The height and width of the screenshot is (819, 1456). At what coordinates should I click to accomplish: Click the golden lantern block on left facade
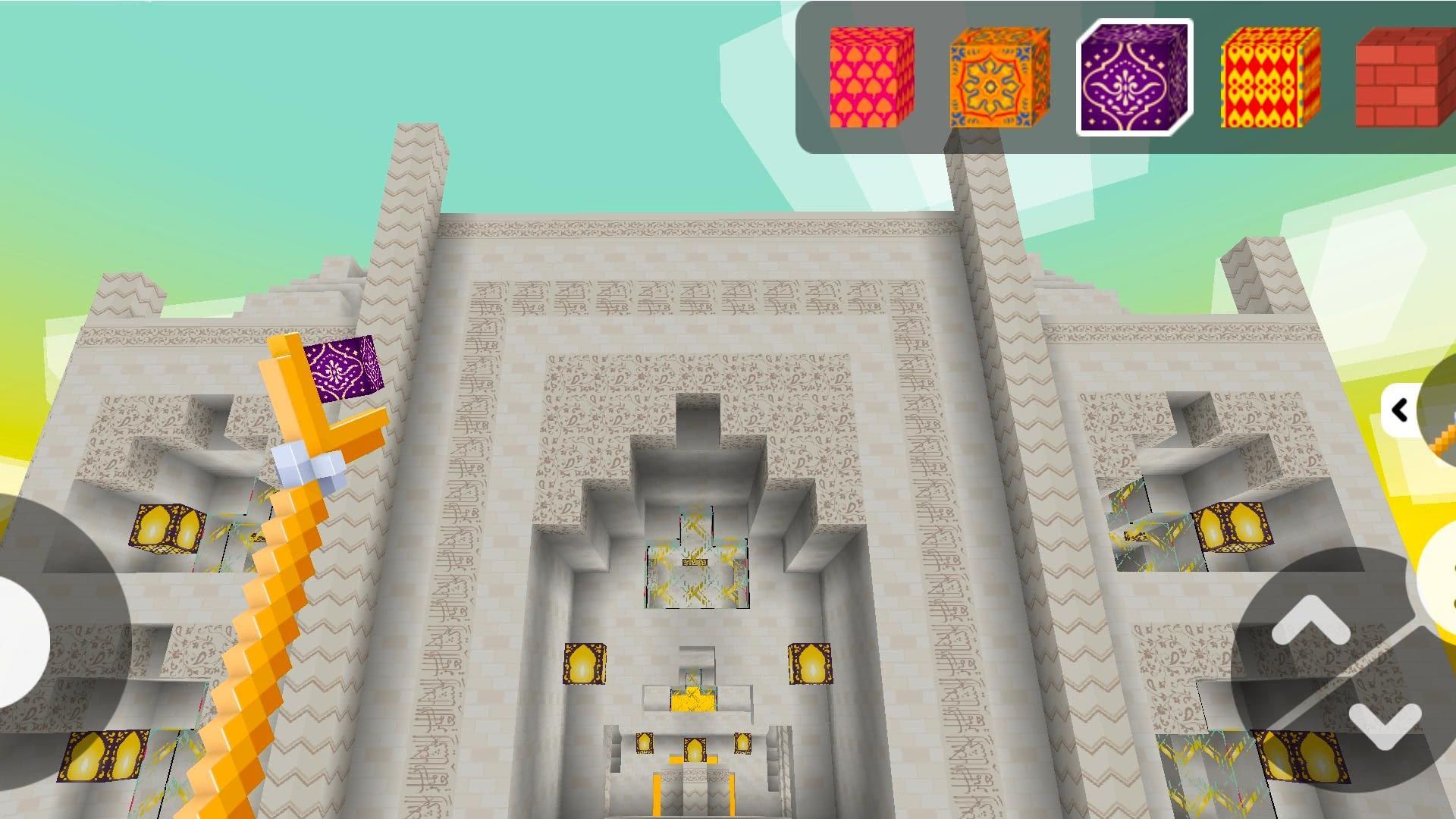[x=168, y=529]
